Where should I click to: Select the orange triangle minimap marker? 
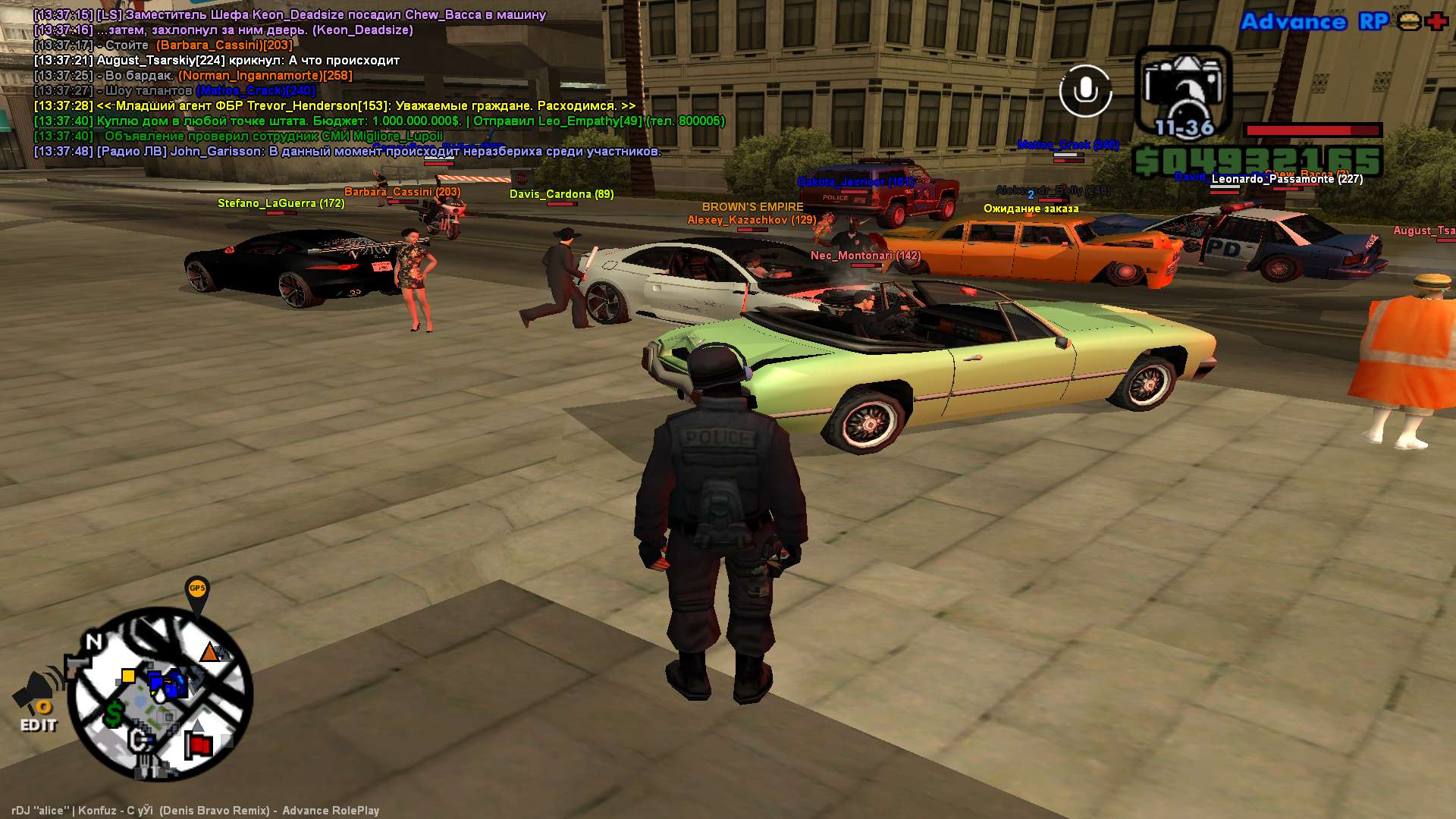pos(209,652)
